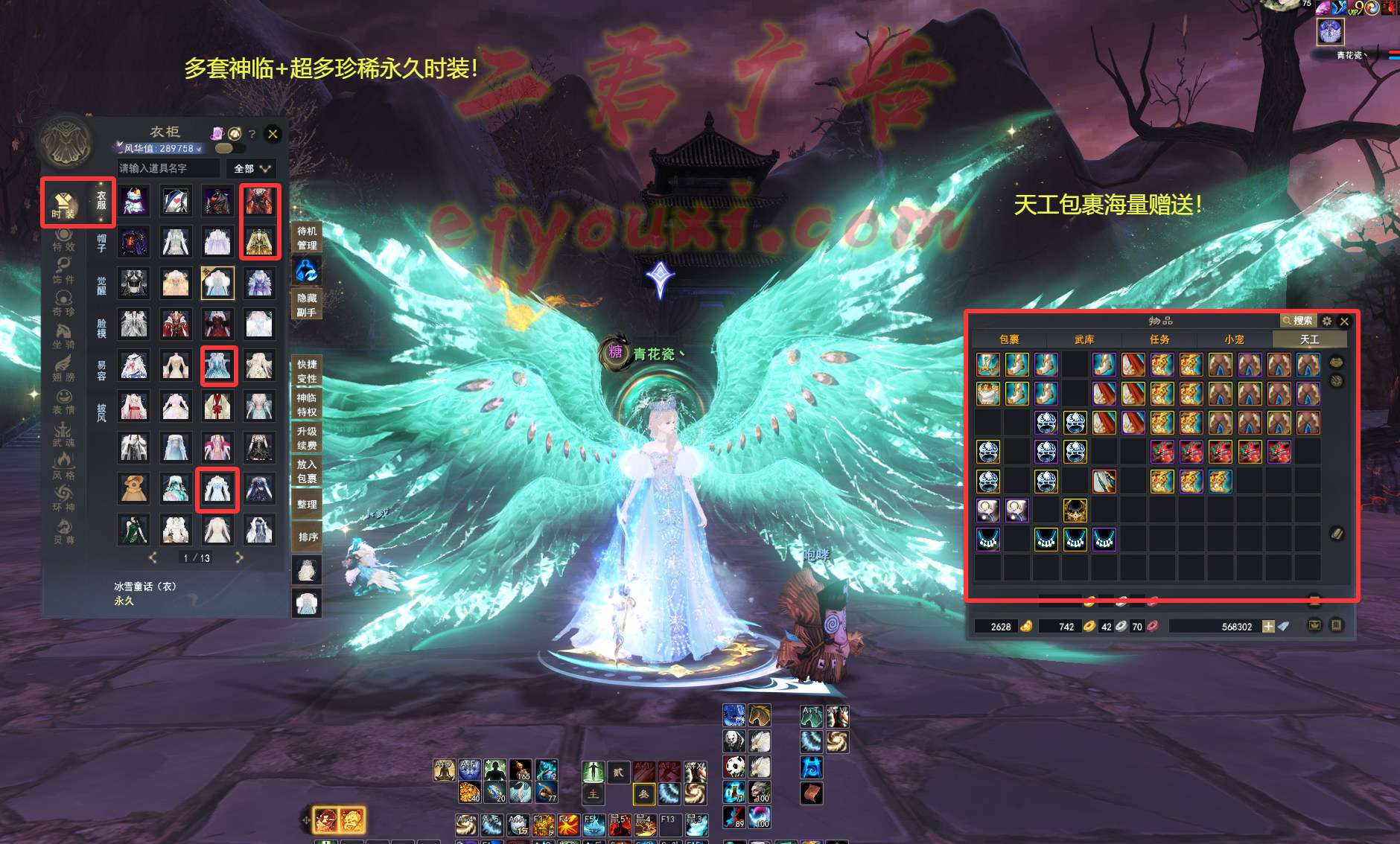
Task: Click the 放入包裹 button
Action: [x=307, y=471]
